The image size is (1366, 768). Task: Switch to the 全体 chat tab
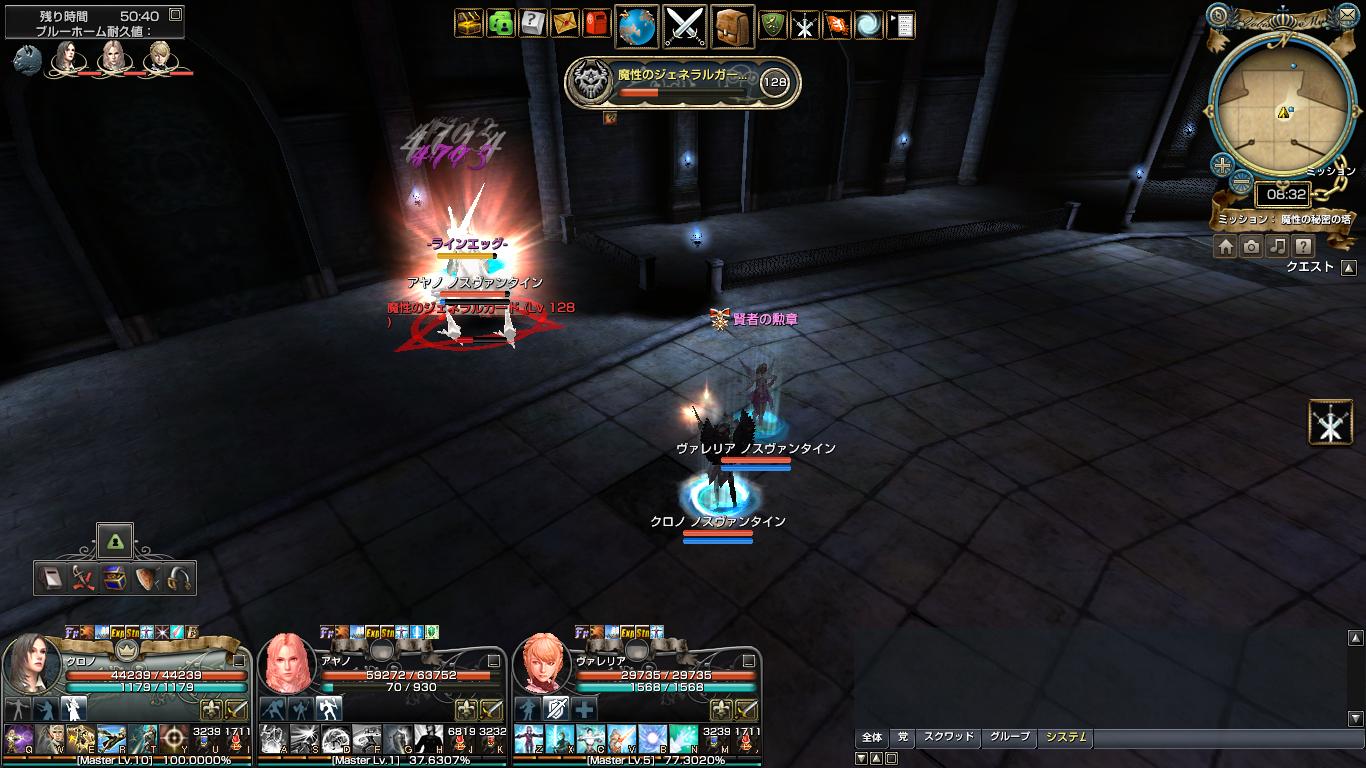pos(872,737)
